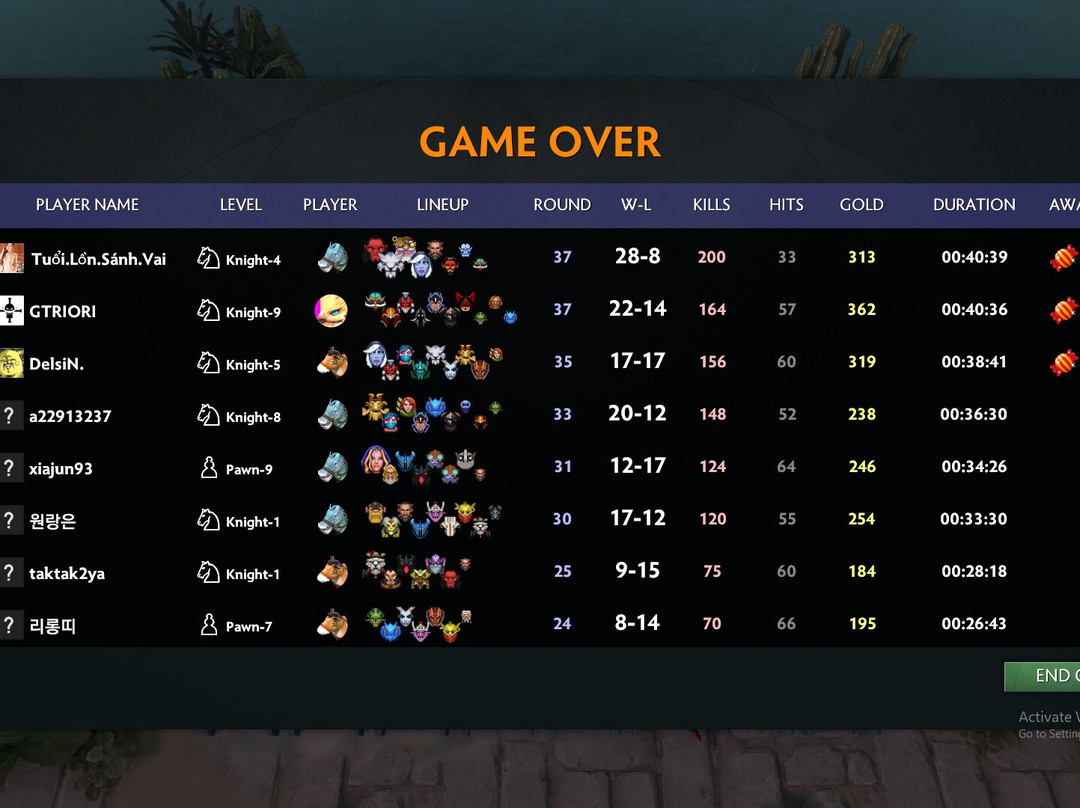Select the taktak2ya player name
Screen dimensions: 1080x808
click(x=67, y=573)
